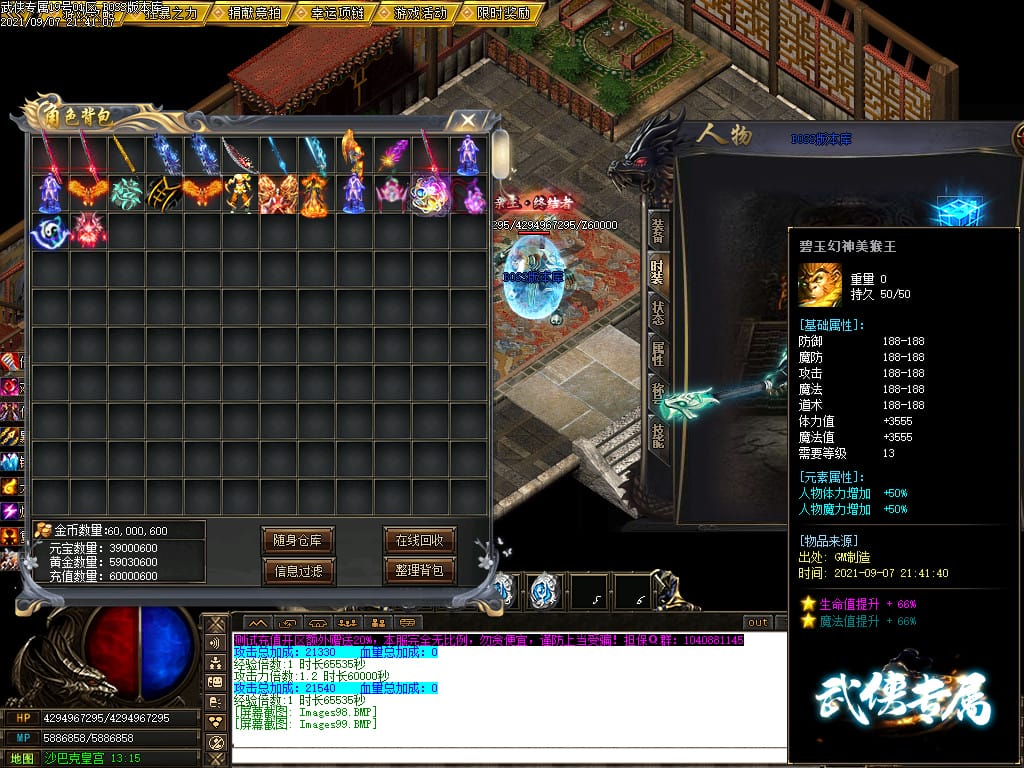Click the chat panel's out button
The image size is (1024, 768).
click(x=758, y=622)
